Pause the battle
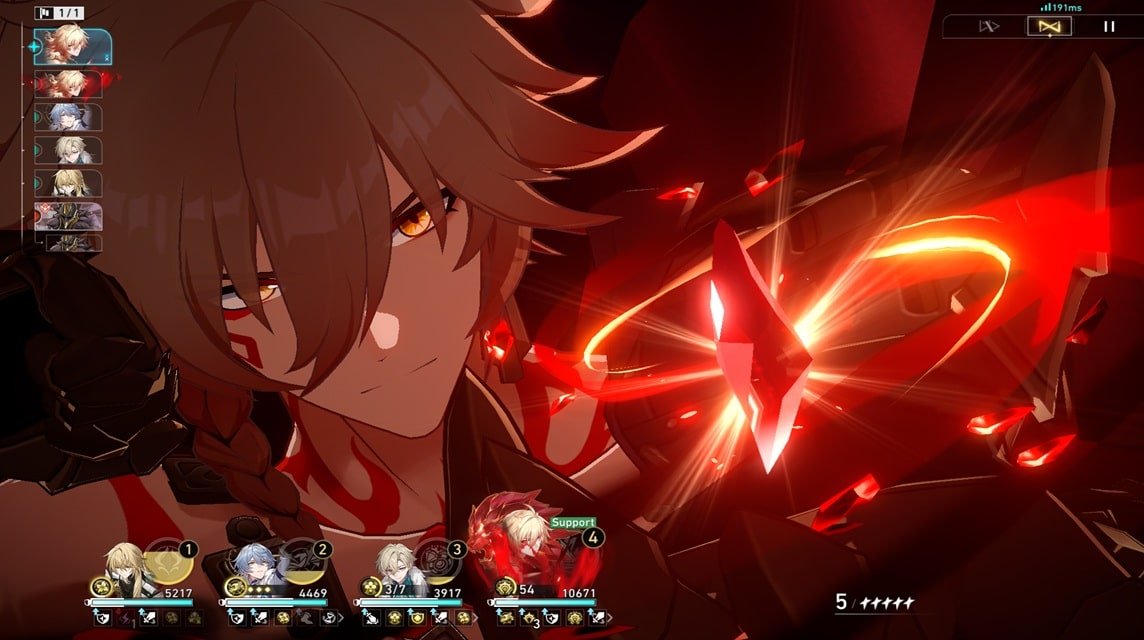 tap(1108, 27)
